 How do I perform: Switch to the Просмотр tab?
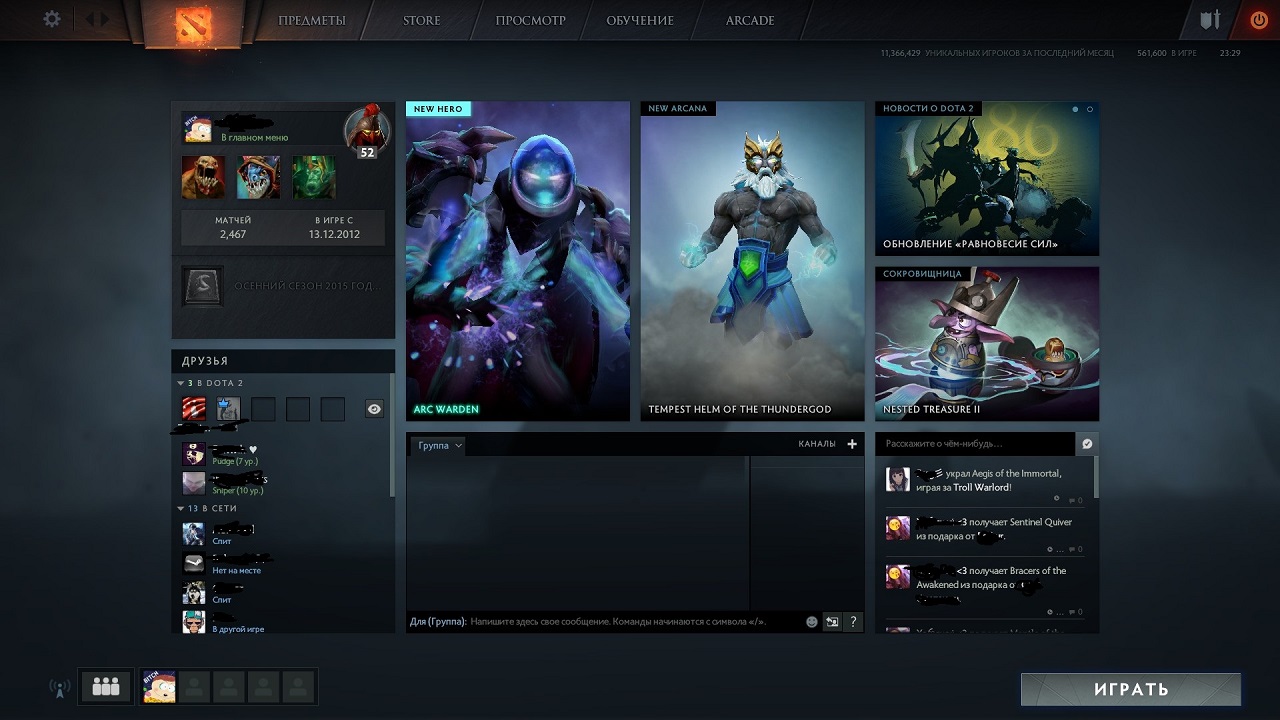click(x=530, y=21)
